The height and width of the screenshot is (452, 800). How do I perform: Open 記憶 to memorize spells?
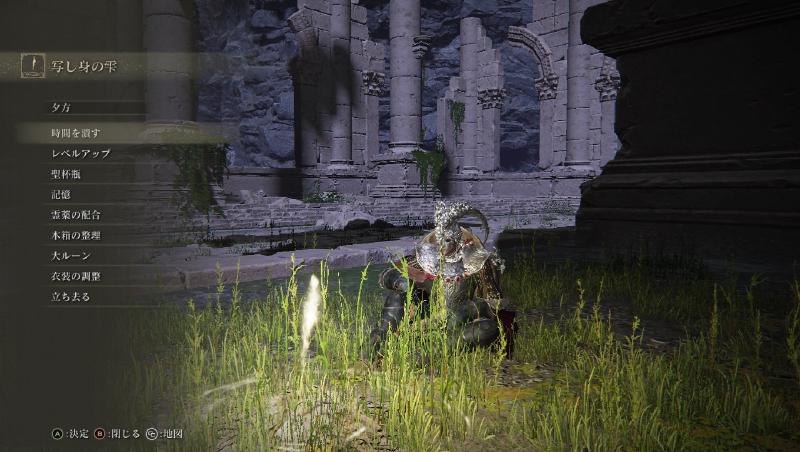[61, 195]
